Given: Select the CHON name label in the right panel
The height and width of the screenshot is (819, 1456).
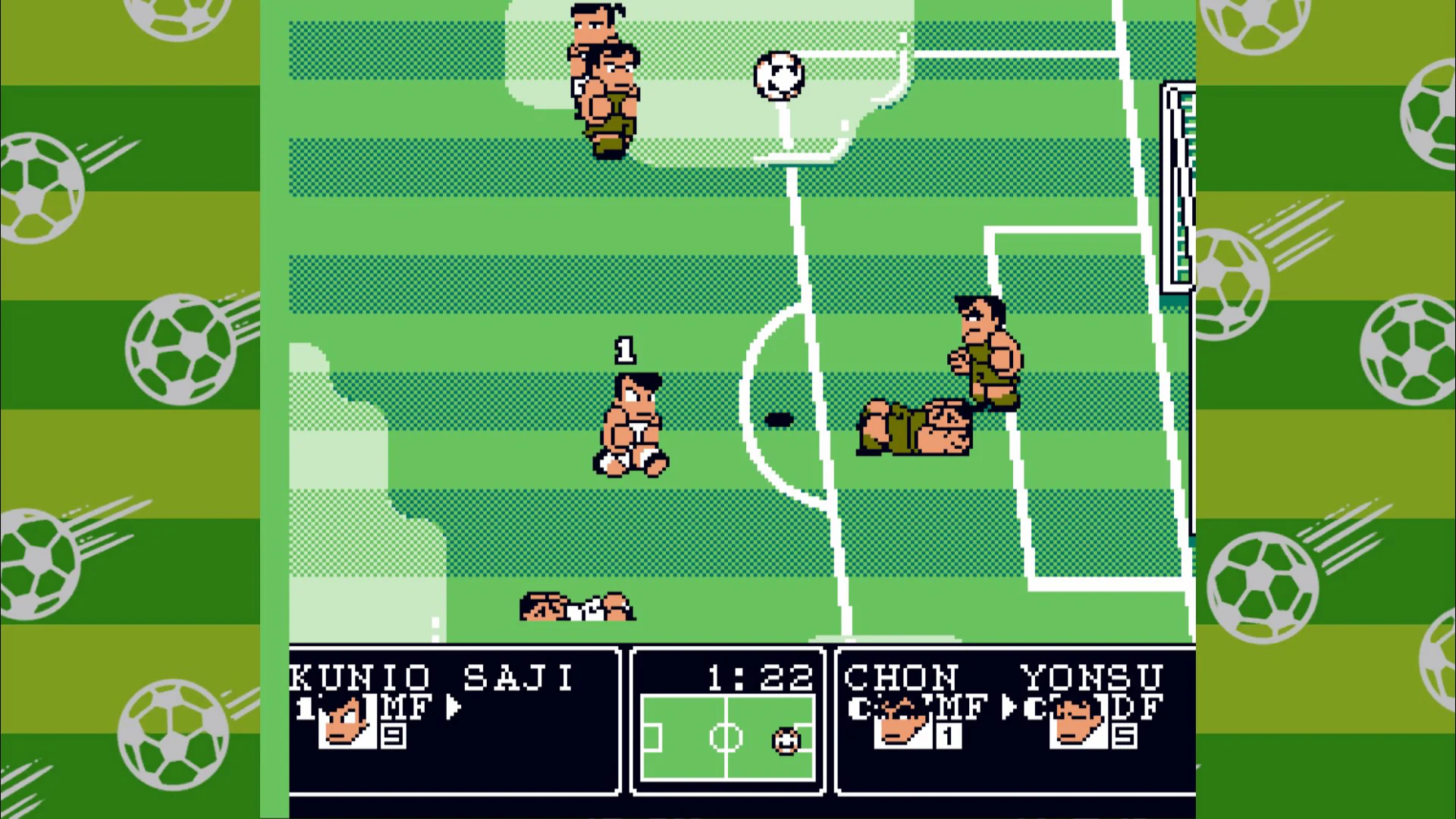Looking at the screenshot, I should [902, 677].
